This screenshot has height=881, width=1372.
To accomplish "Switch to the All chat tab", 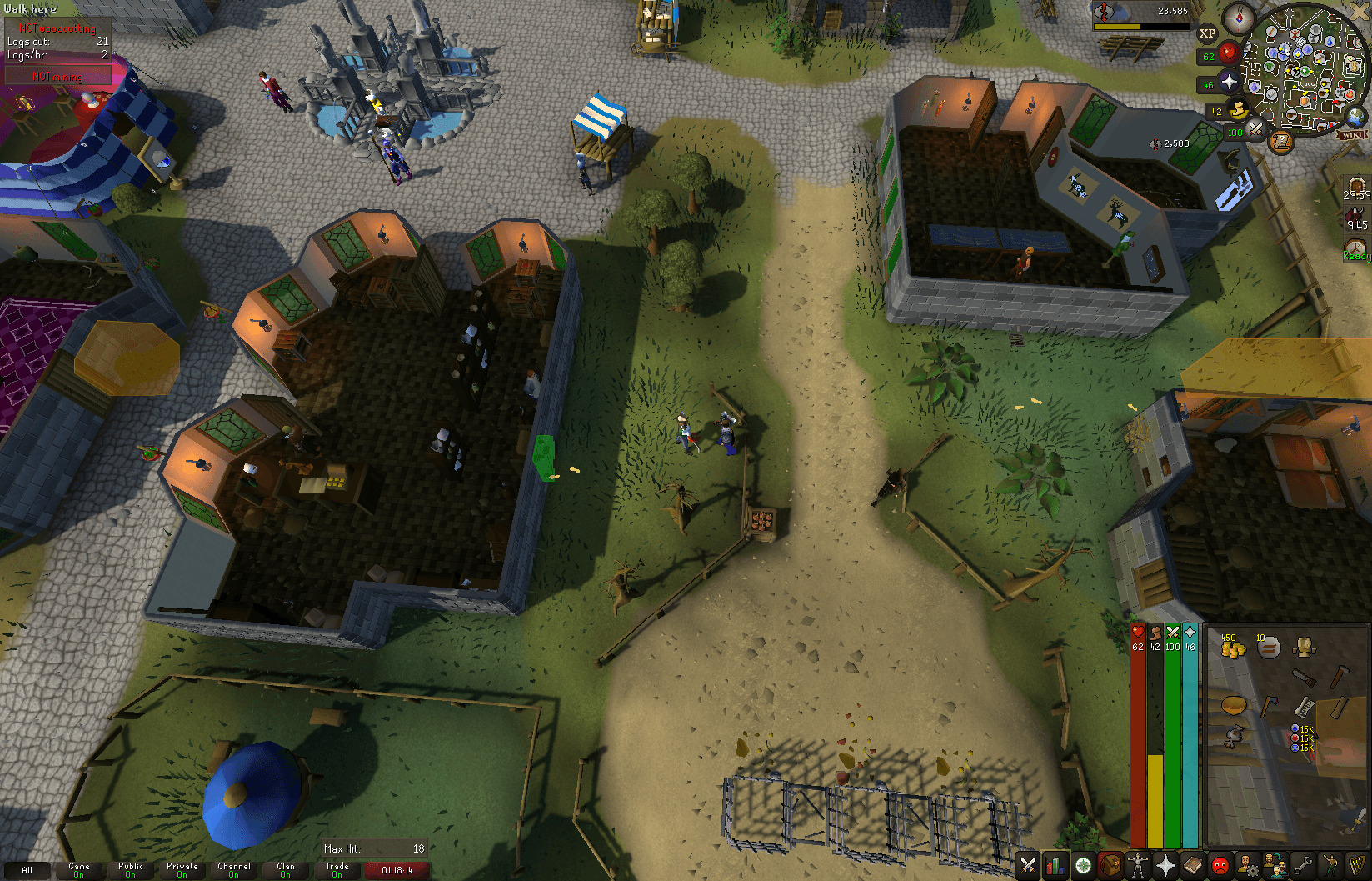I will coord(26,870).
